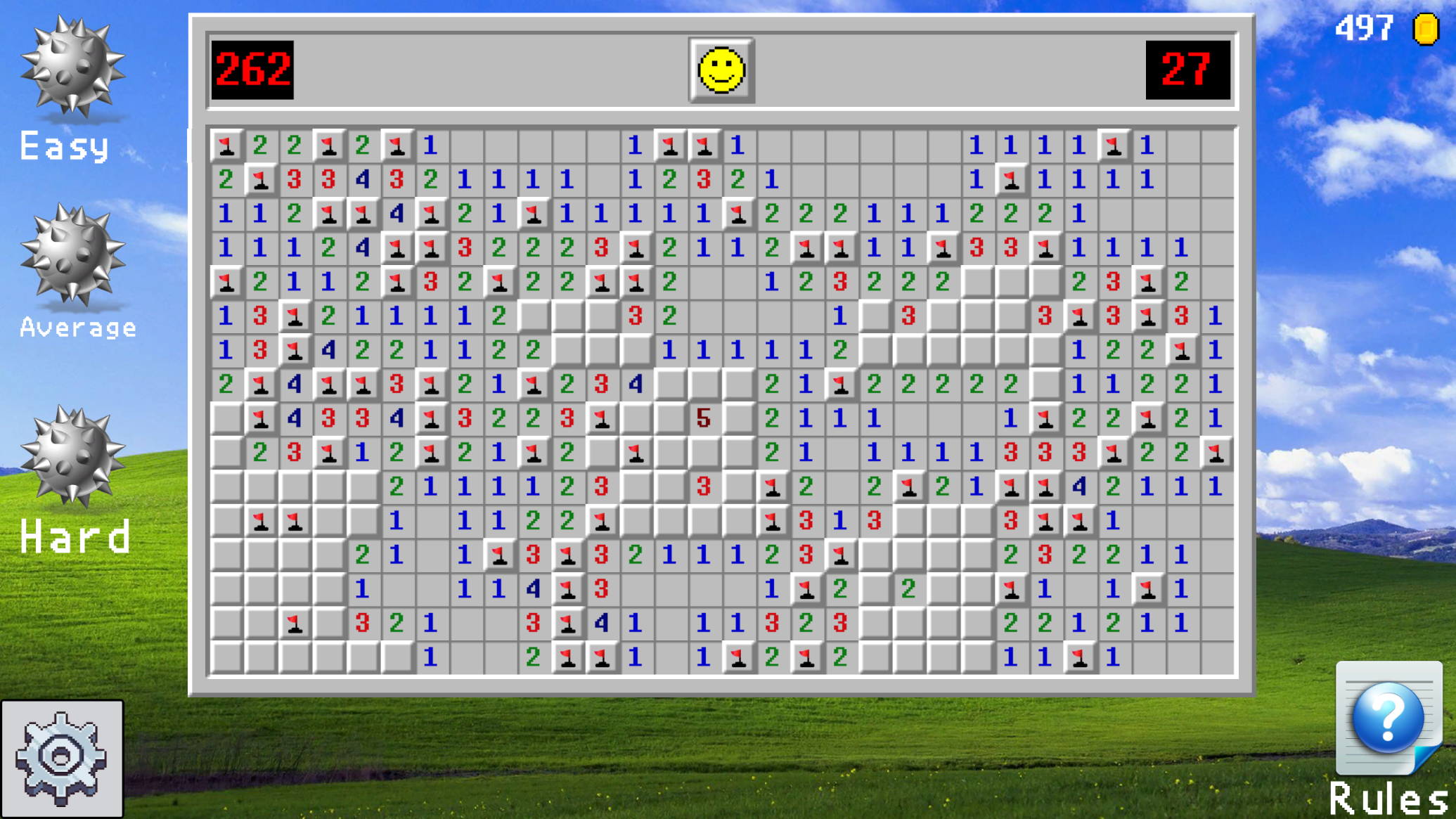The height and width of the screenshot is (819, 1456).
Task: Click the smiley face to restart
Action: tap(721, 71)
